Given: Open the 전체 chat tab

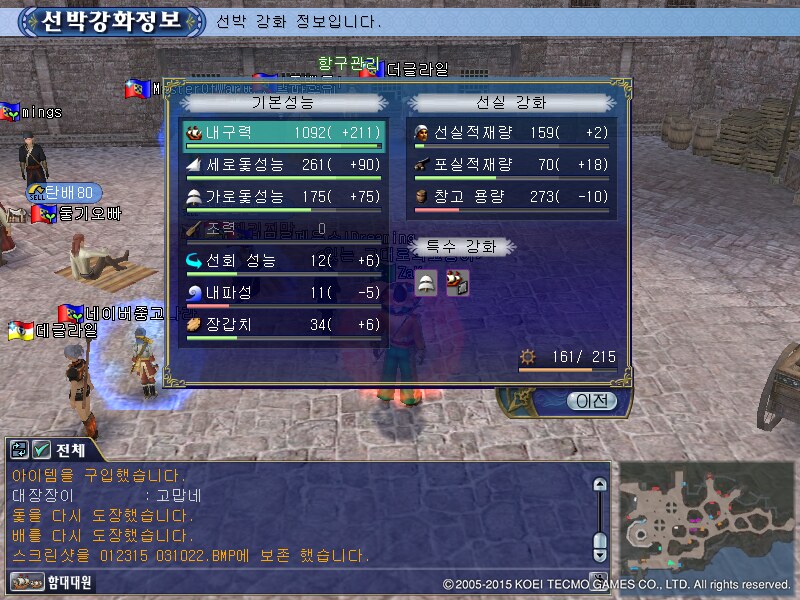Looking at the screenshot, I should [x=70, y=449].
